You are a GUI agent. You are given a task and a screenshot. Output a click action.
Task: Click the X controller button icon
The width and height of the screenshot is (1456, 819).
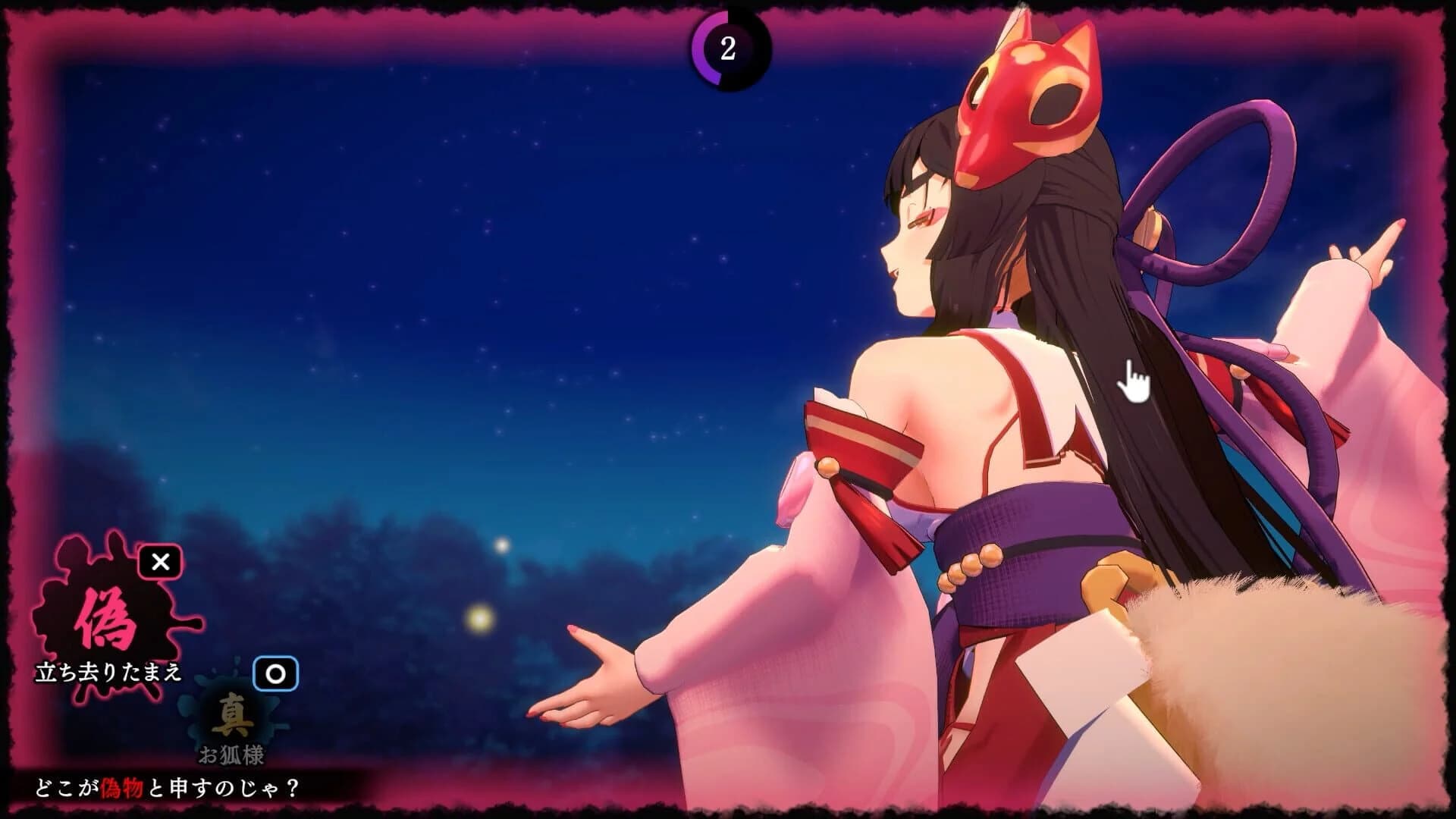(159, 564)
